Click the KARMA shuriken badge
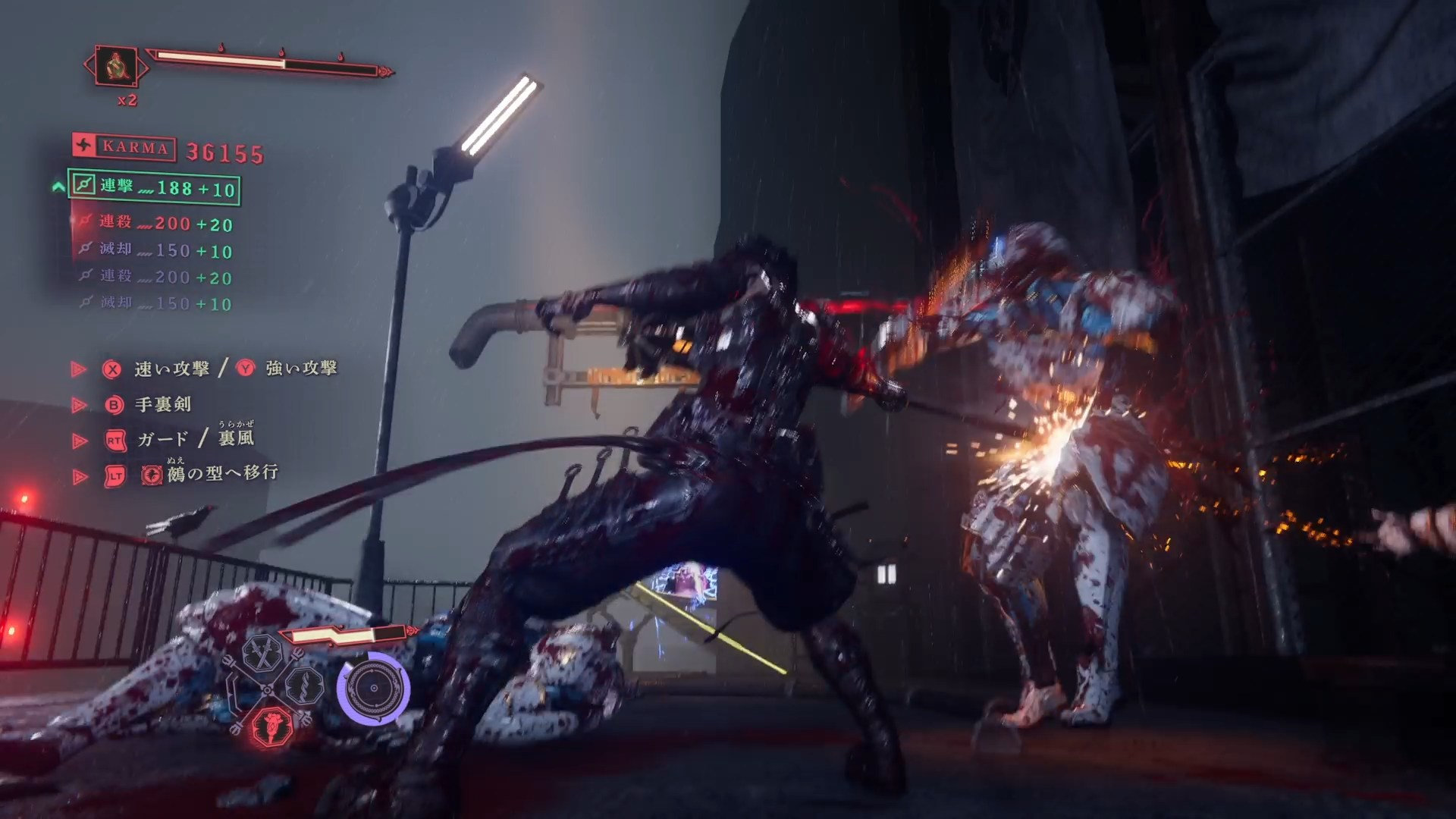This screenshot has height=819, width=1456. point(85,146)
